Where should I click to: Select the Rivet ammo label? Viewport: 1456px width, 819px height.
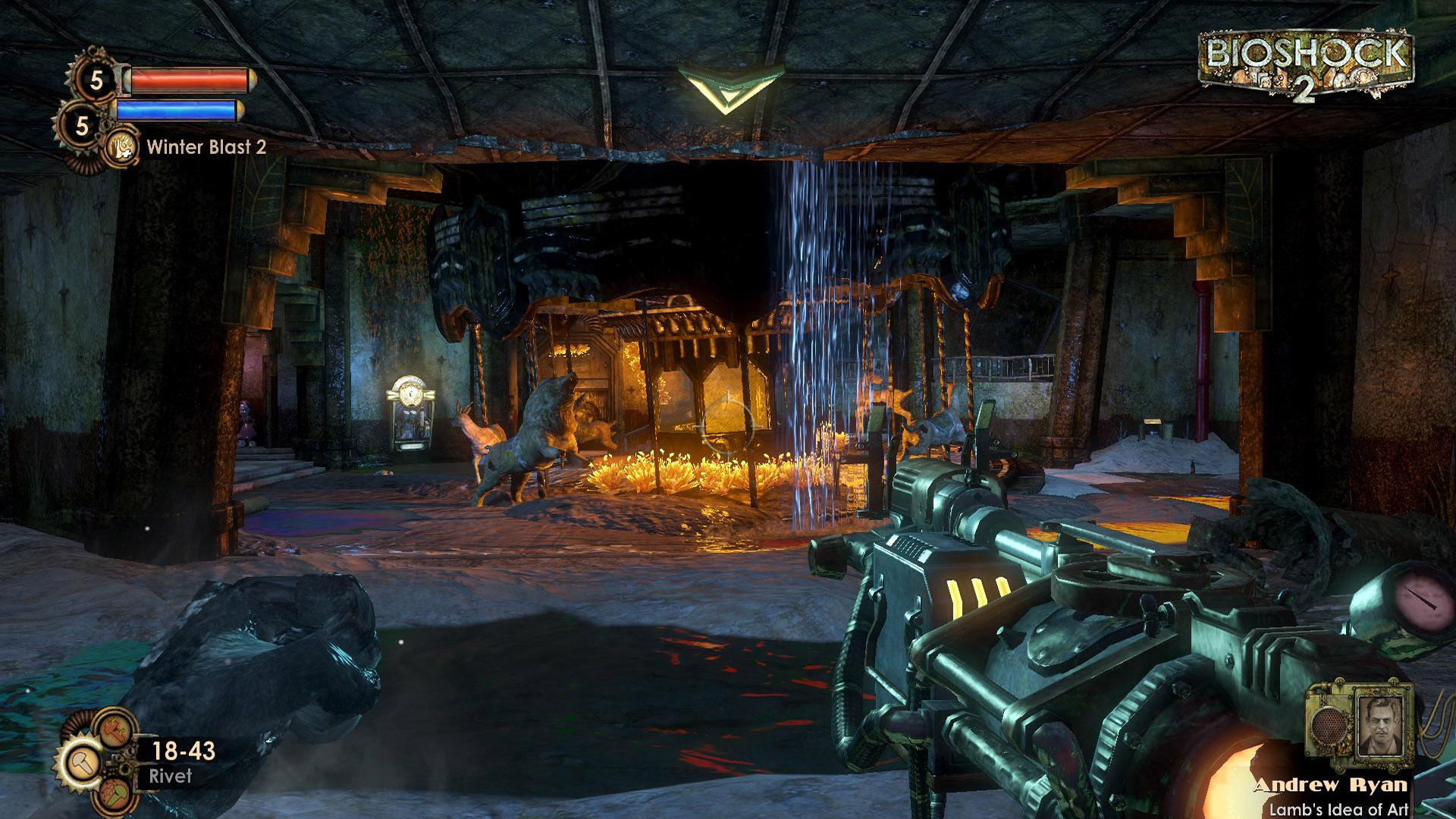pyautogui.click(x=171, y=774)
